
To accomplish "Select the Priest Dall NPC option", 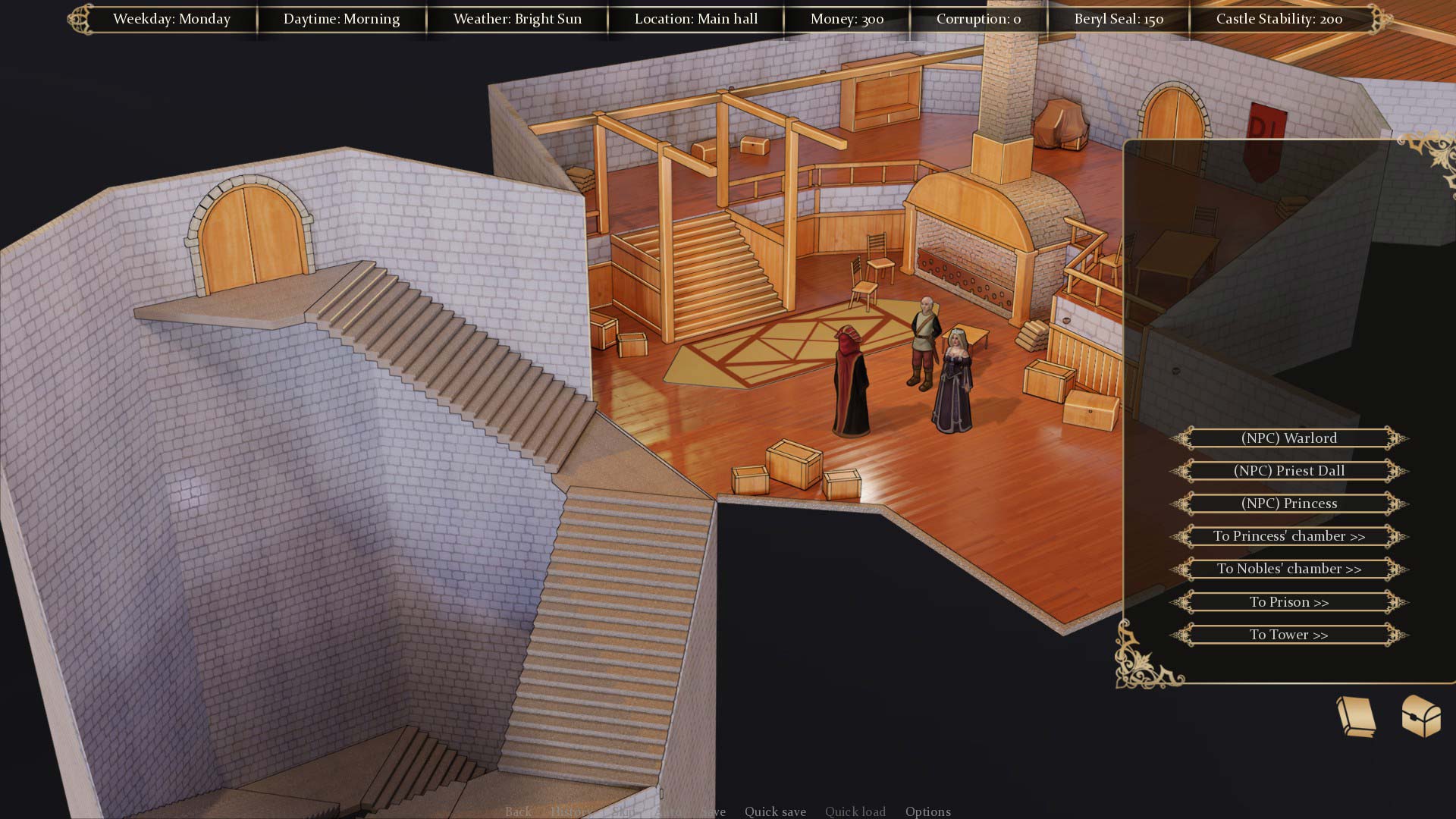I will pyautogui.click(x=1288, y=471).
